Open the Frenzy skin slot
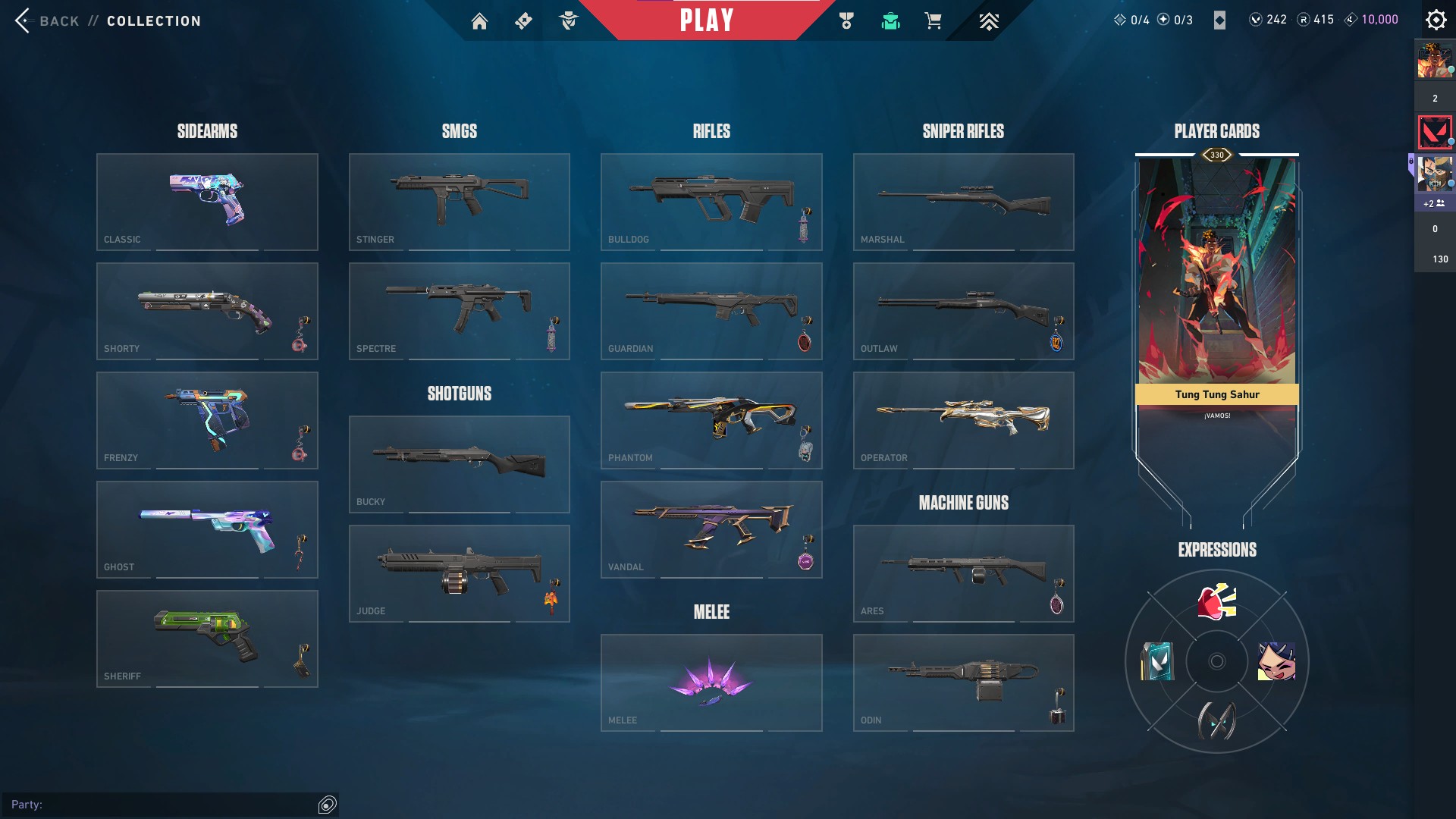 pos(207,420)
